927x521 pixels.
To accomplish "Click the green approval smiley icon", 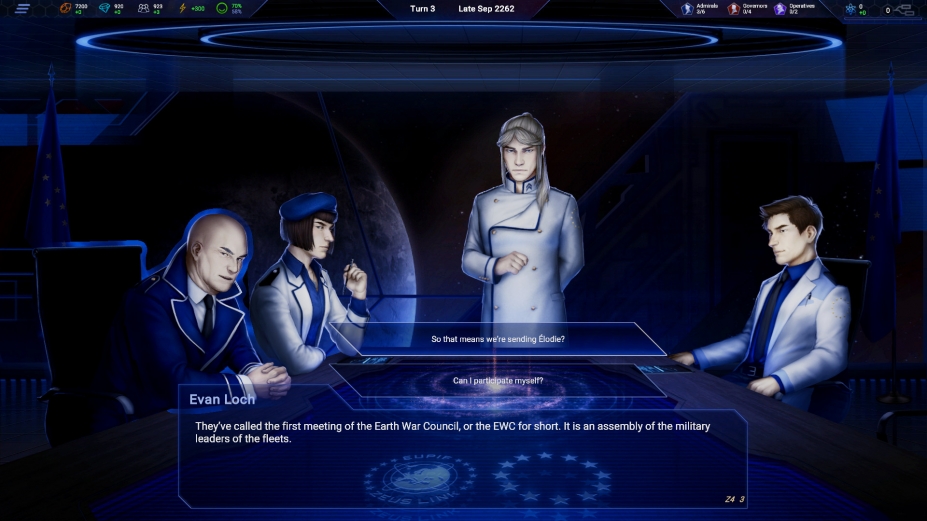I will [x=221, y=9].
